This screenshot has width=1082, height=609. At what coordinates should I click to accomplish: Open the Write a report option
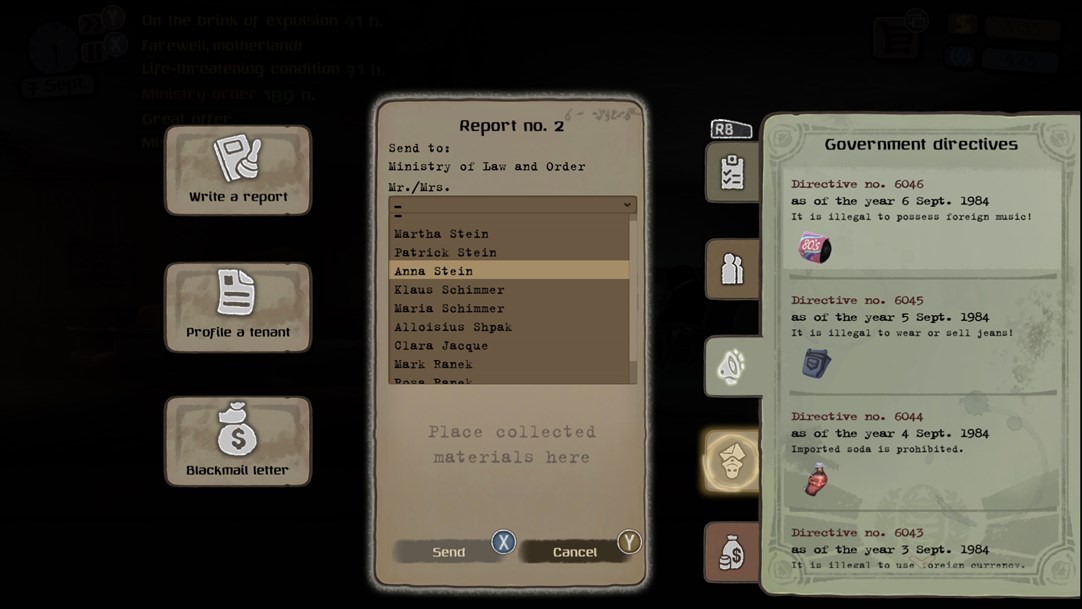tap(238, 170)
